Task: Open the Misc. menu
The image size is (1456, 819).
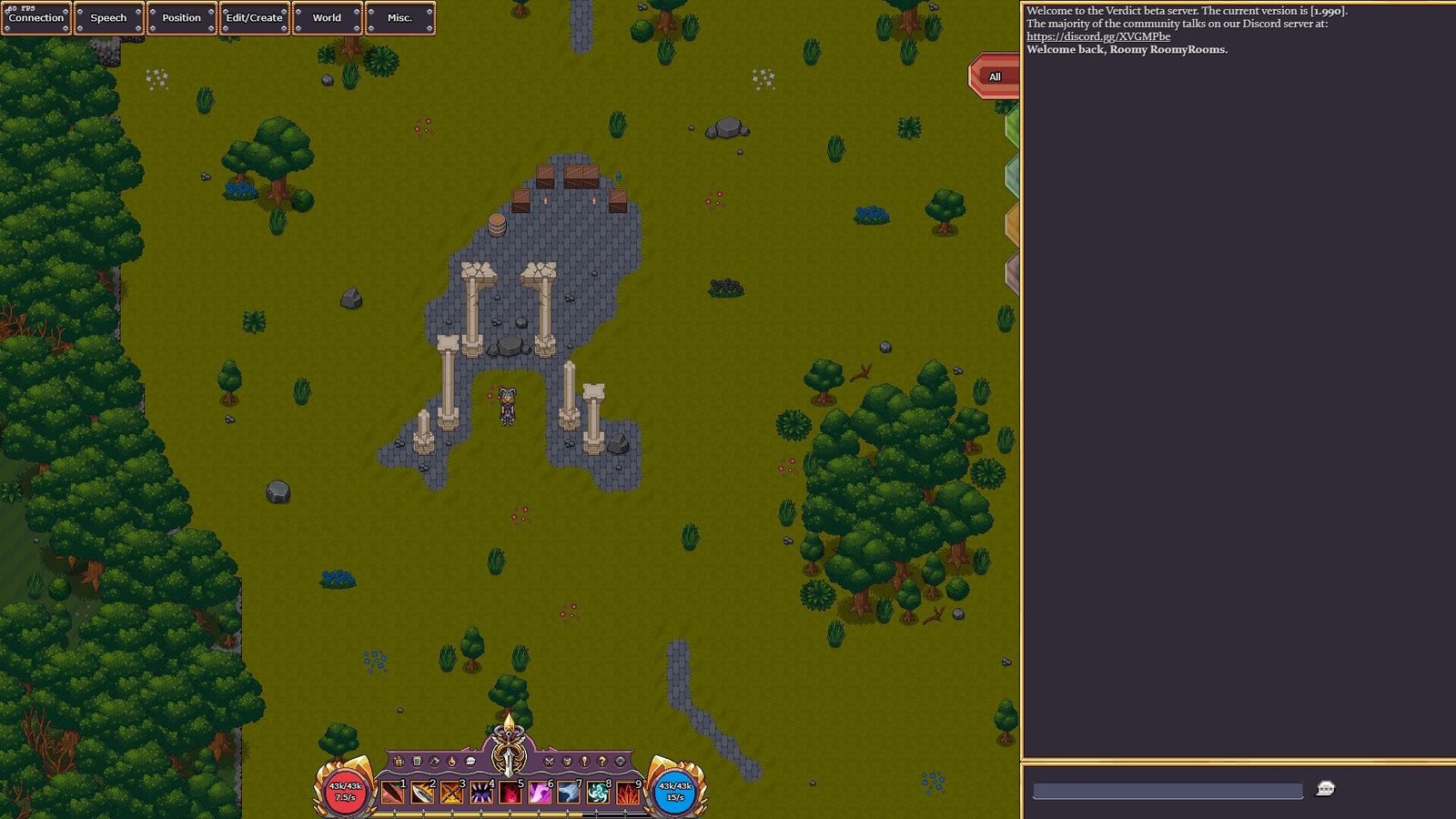Action: tap(399, 18)
